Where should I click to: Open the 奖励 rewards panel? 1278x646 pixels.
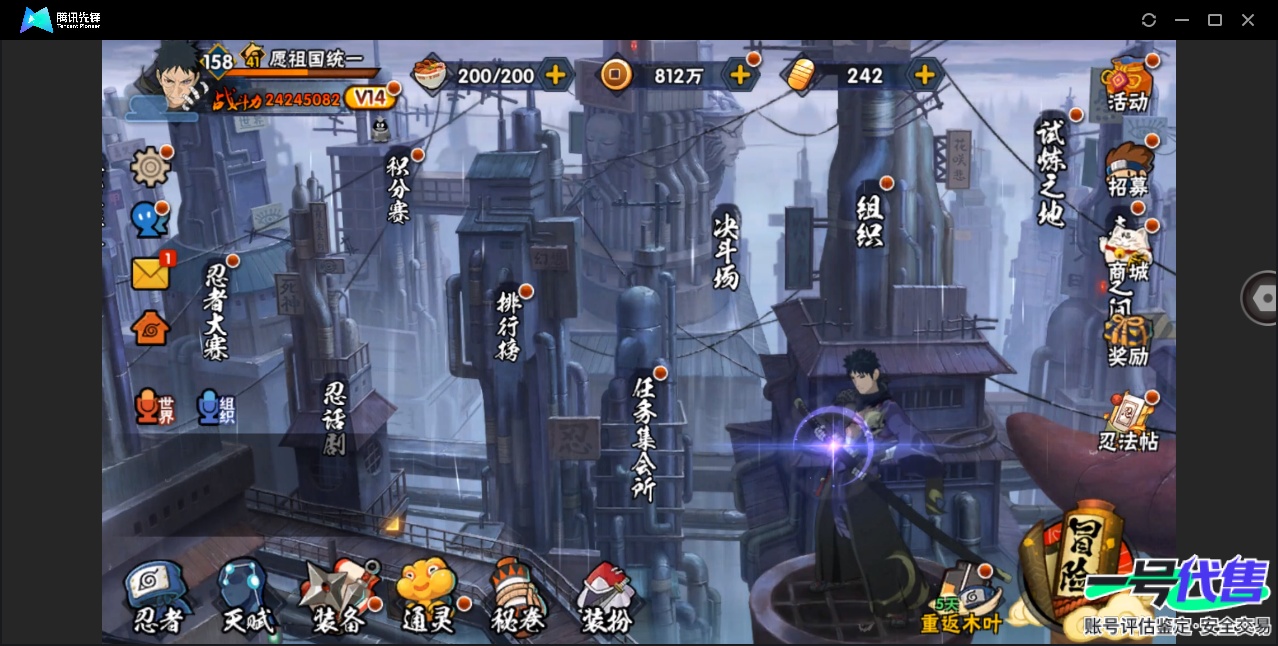tap(1128, 340)
